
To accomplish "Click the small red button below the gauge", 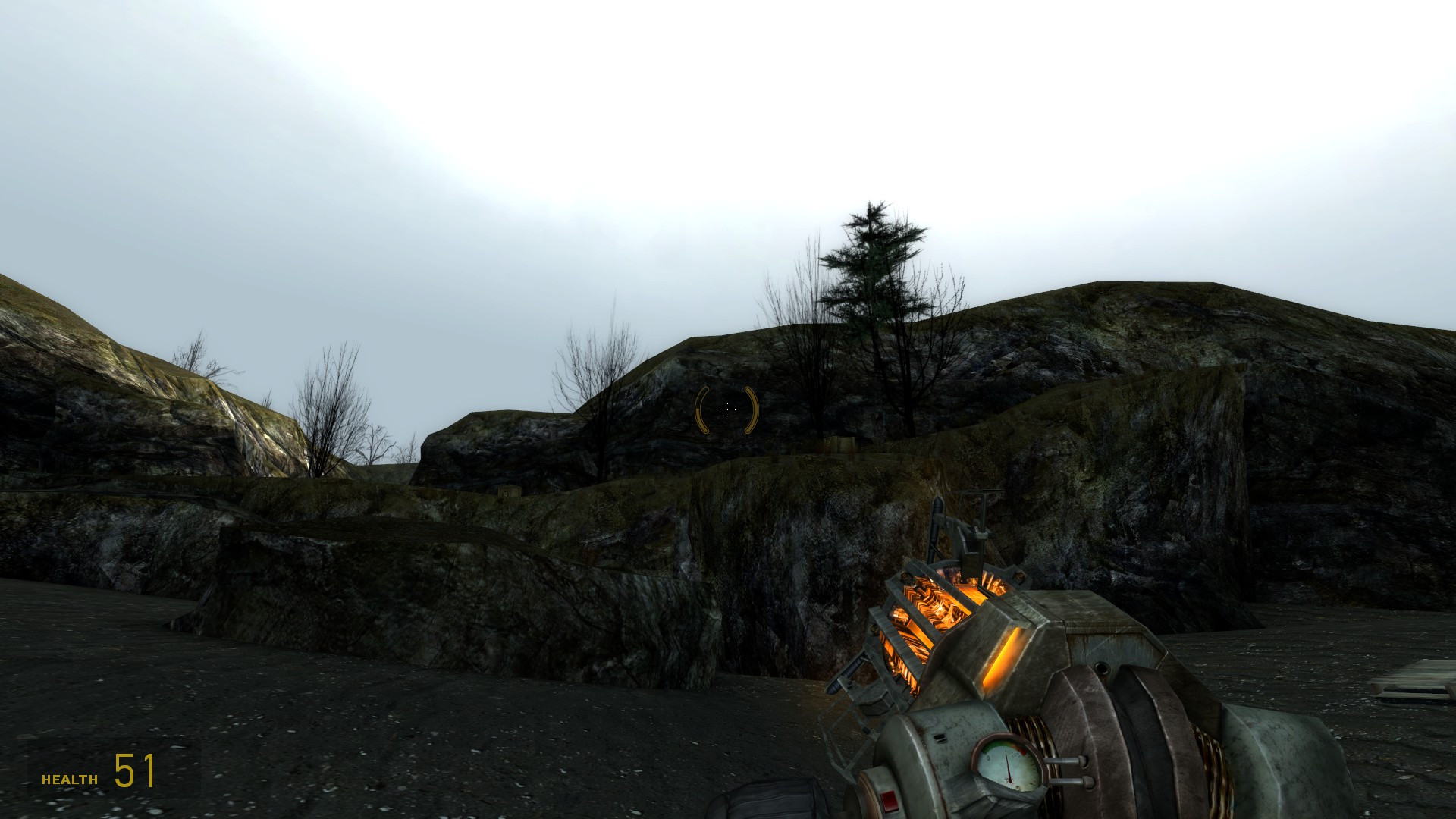I will (890, 801).
